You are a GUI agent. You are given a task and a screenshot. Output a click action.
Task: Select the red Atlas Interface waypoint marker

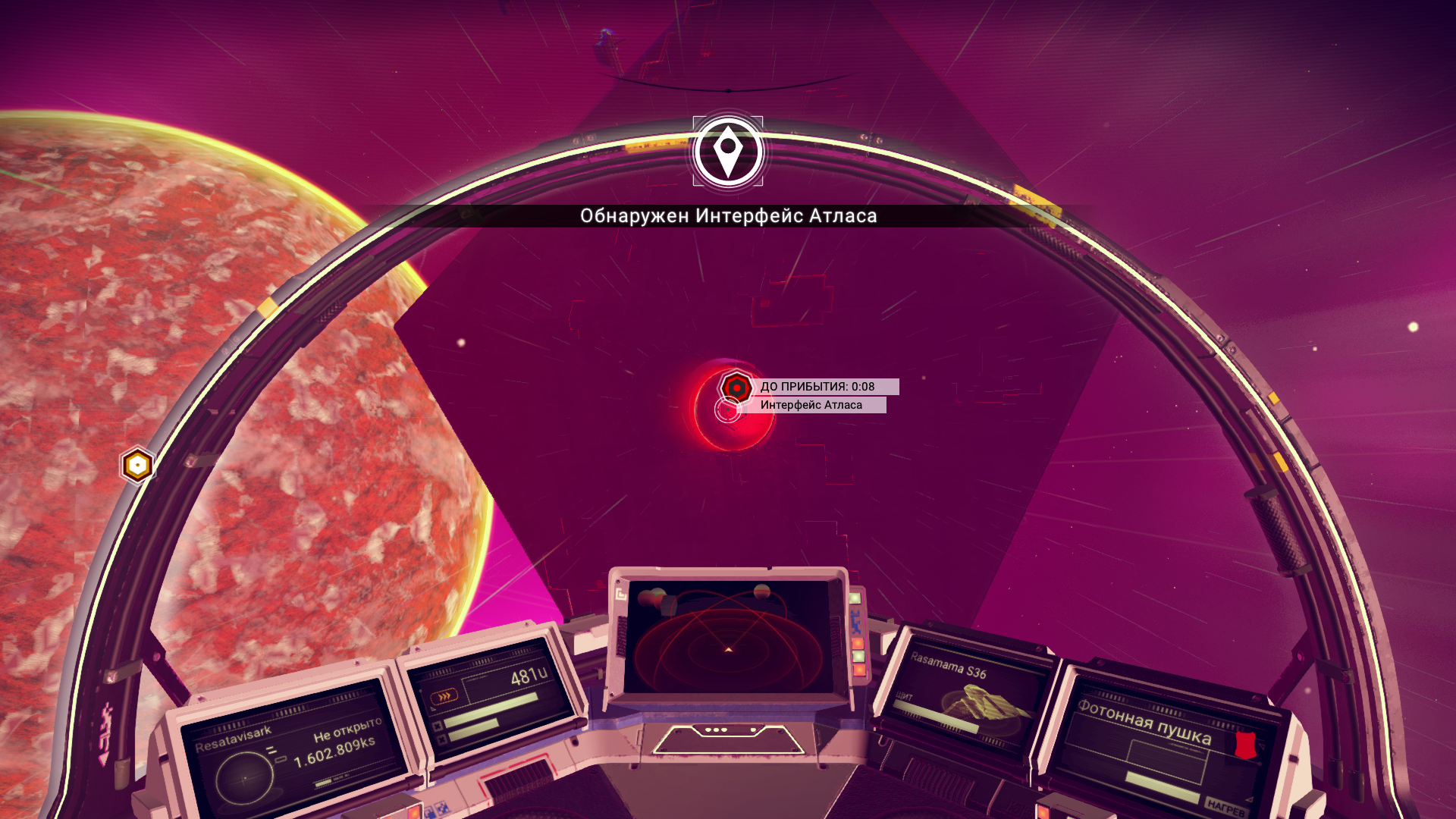pyautogui.click(x=736, y=388)
